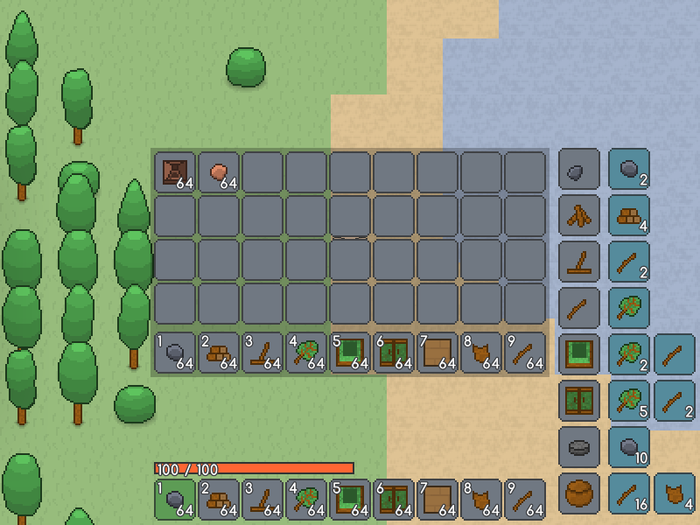Pick up the door stack in inventory slot 6
The image size is (700, 525).
(x=394, y=353)
